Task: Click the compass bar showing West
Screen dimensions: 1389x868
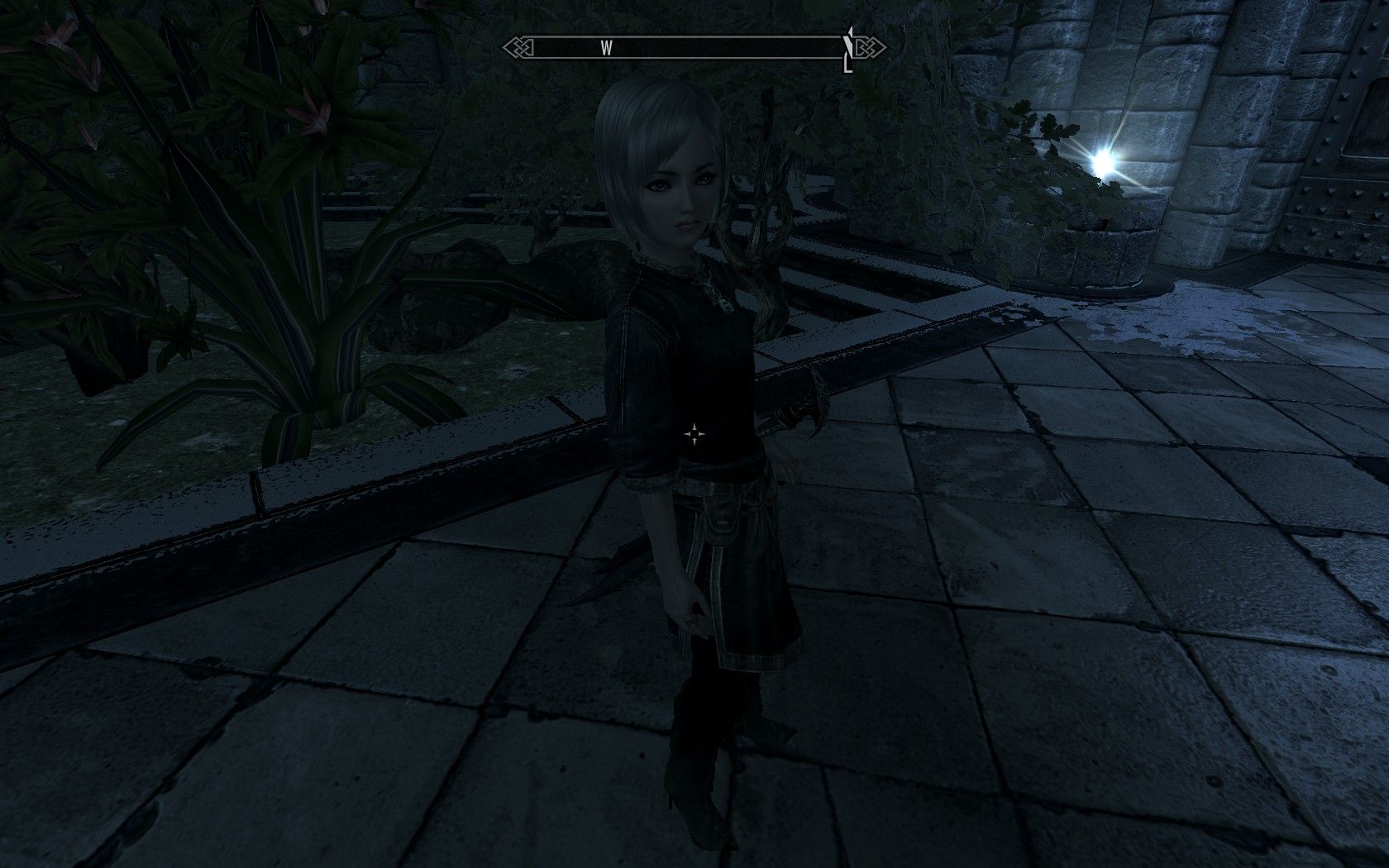Action: [693, 48]
